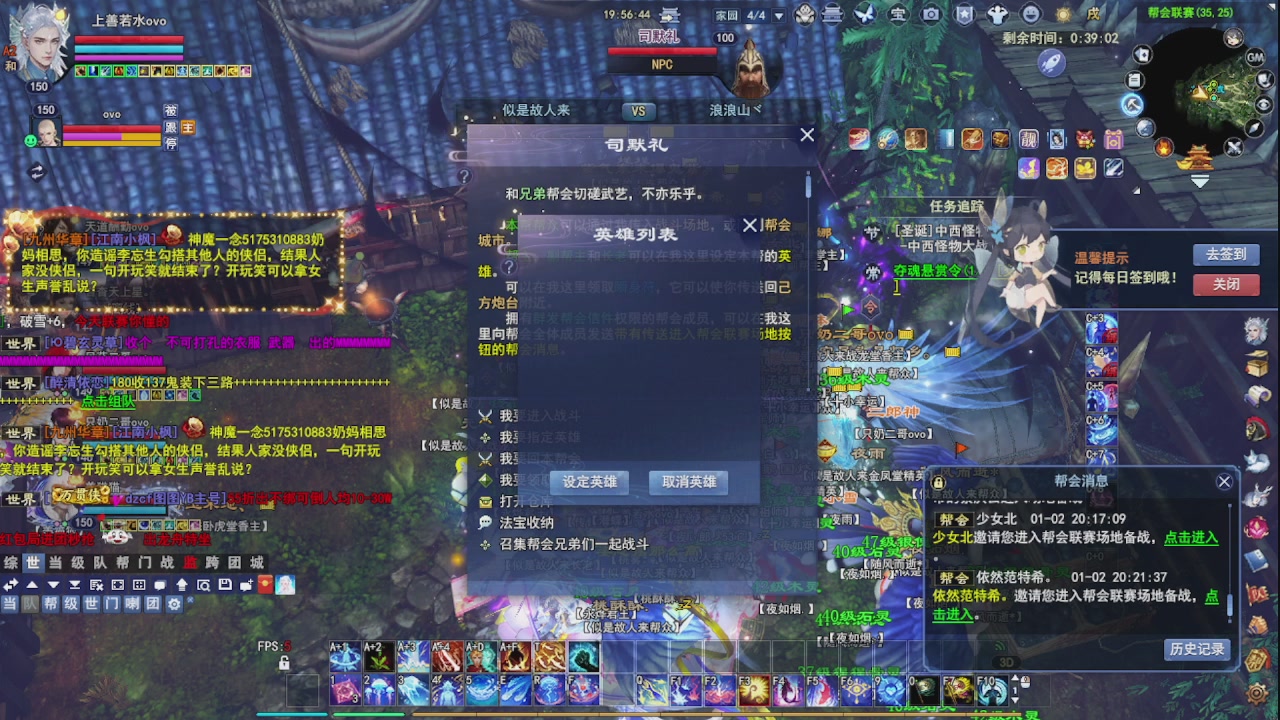Click the red envelope icon in chat toolbar

[265, 584]
